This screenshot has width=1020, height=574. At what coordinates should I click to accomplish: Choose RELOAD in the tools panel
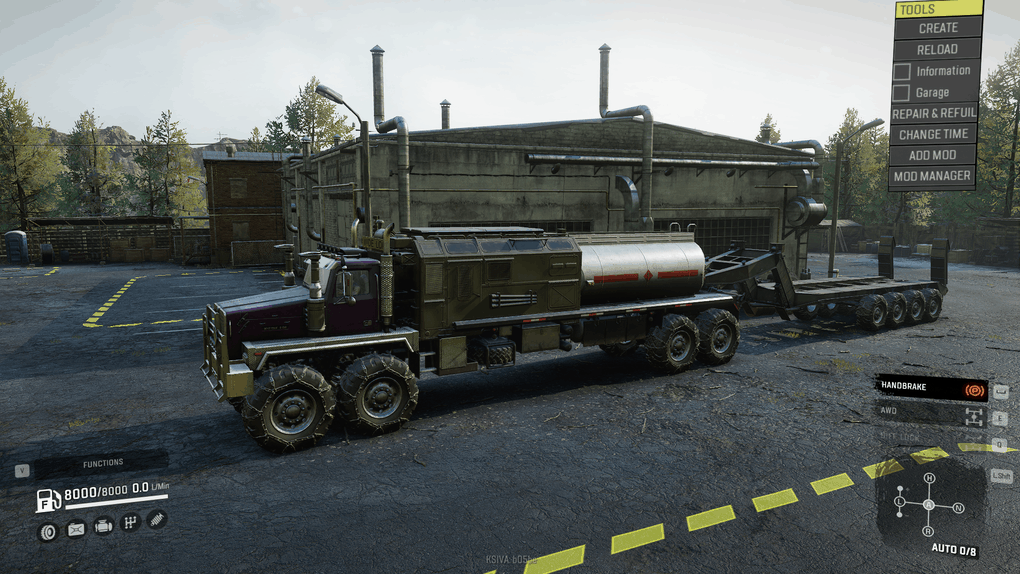938,49
